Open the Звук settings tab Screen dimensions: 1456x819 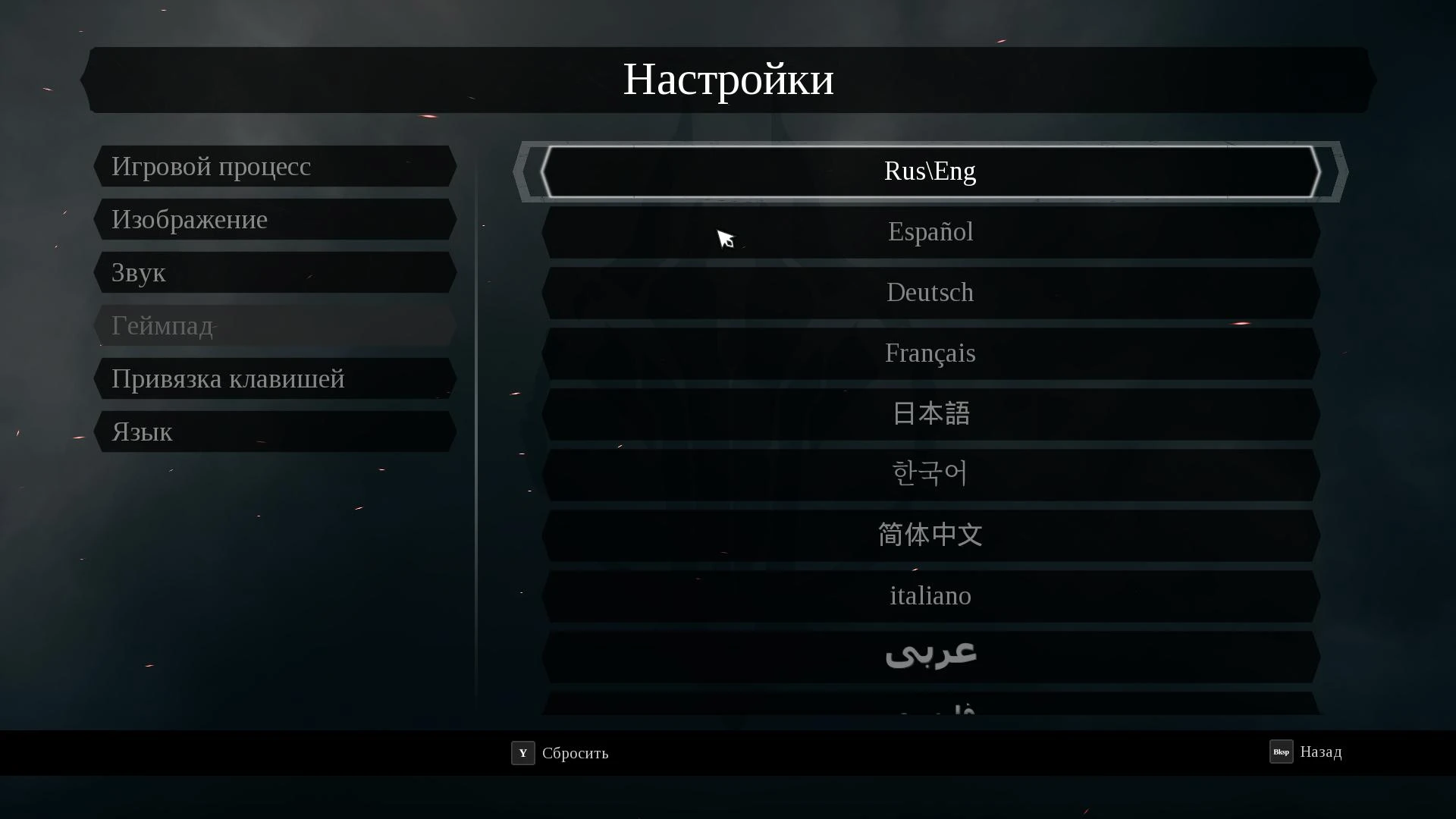[275, 272]
